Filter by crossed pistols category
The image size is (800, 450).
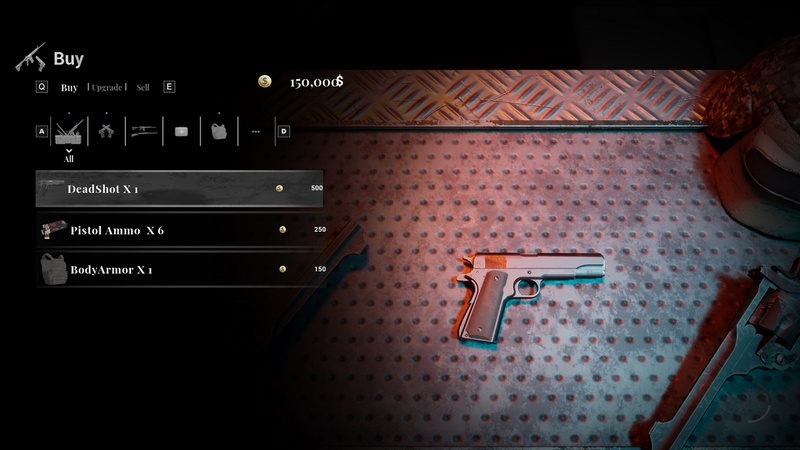(106, 131)
